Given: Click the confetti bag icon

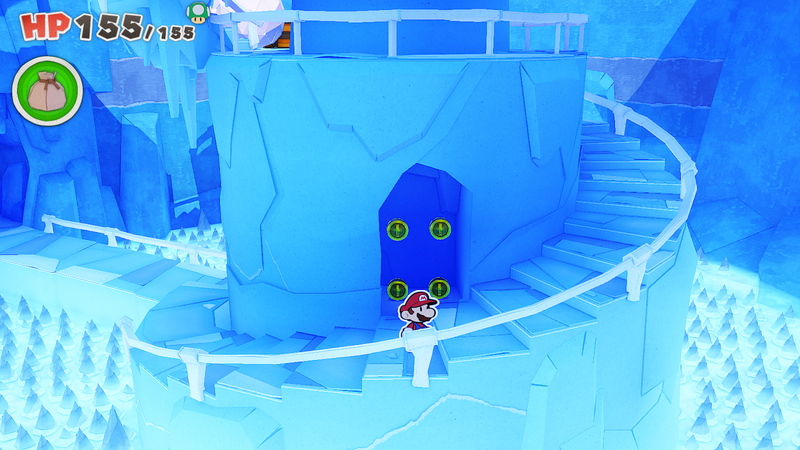Looking at the screenshot, I should [45, 90].
